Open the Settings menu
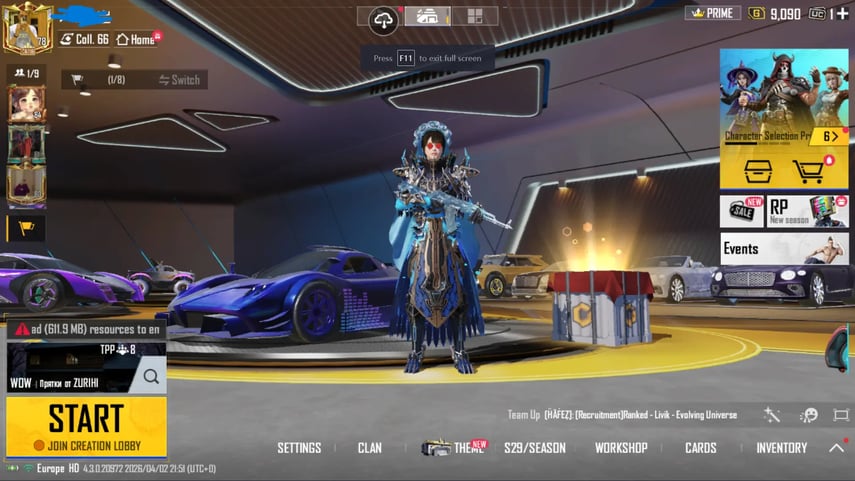The width and height of the screenshot is (855, 481). coord(299,448)
